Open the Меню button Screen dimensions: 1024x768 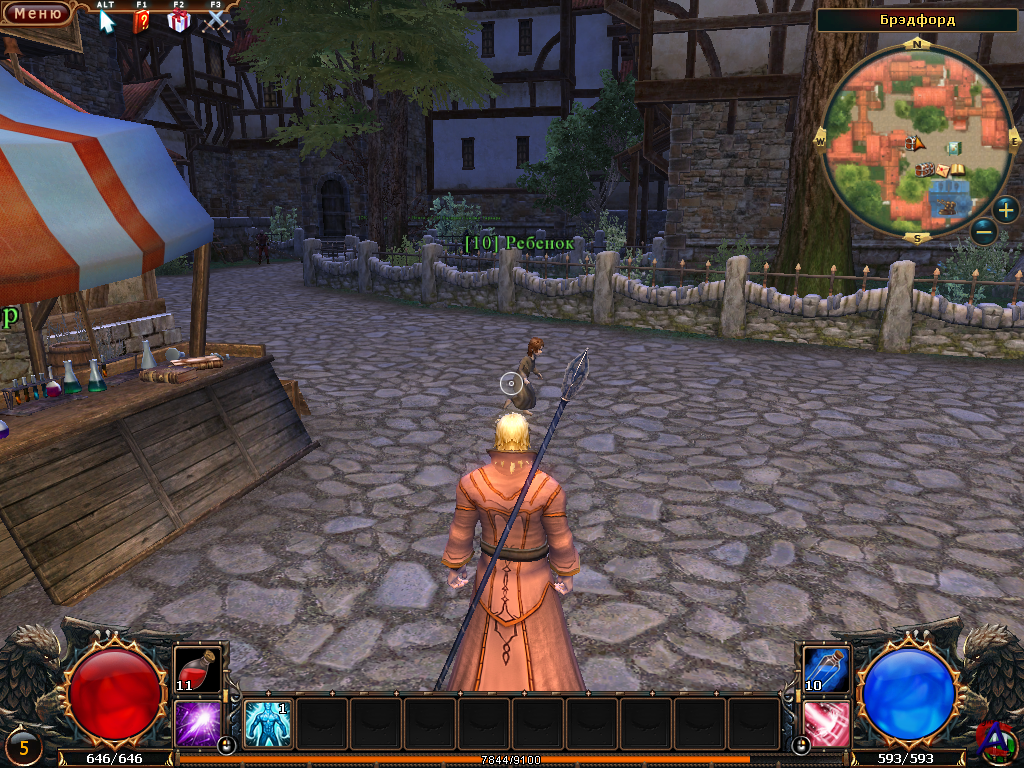point(37,14)
